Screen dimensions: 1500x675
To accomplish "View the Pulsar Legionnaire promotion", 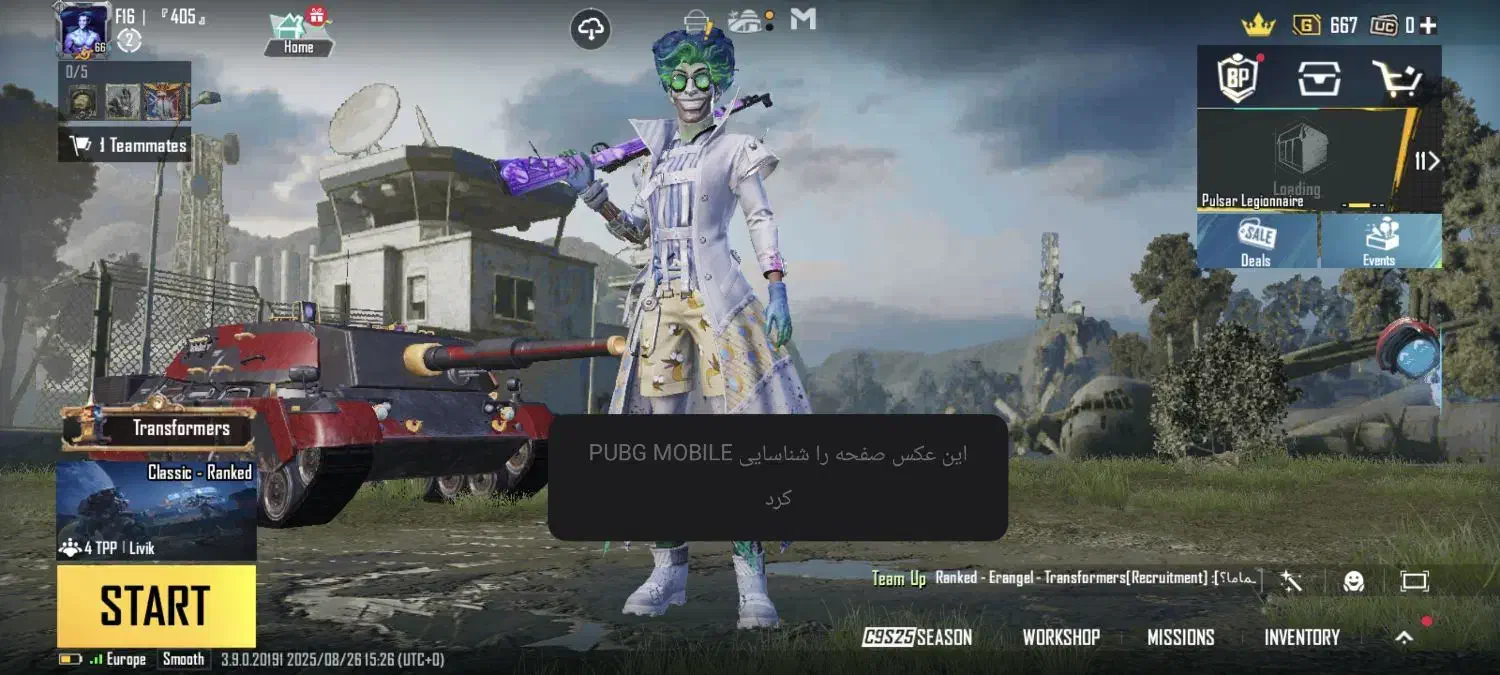I will [1300, 160].
